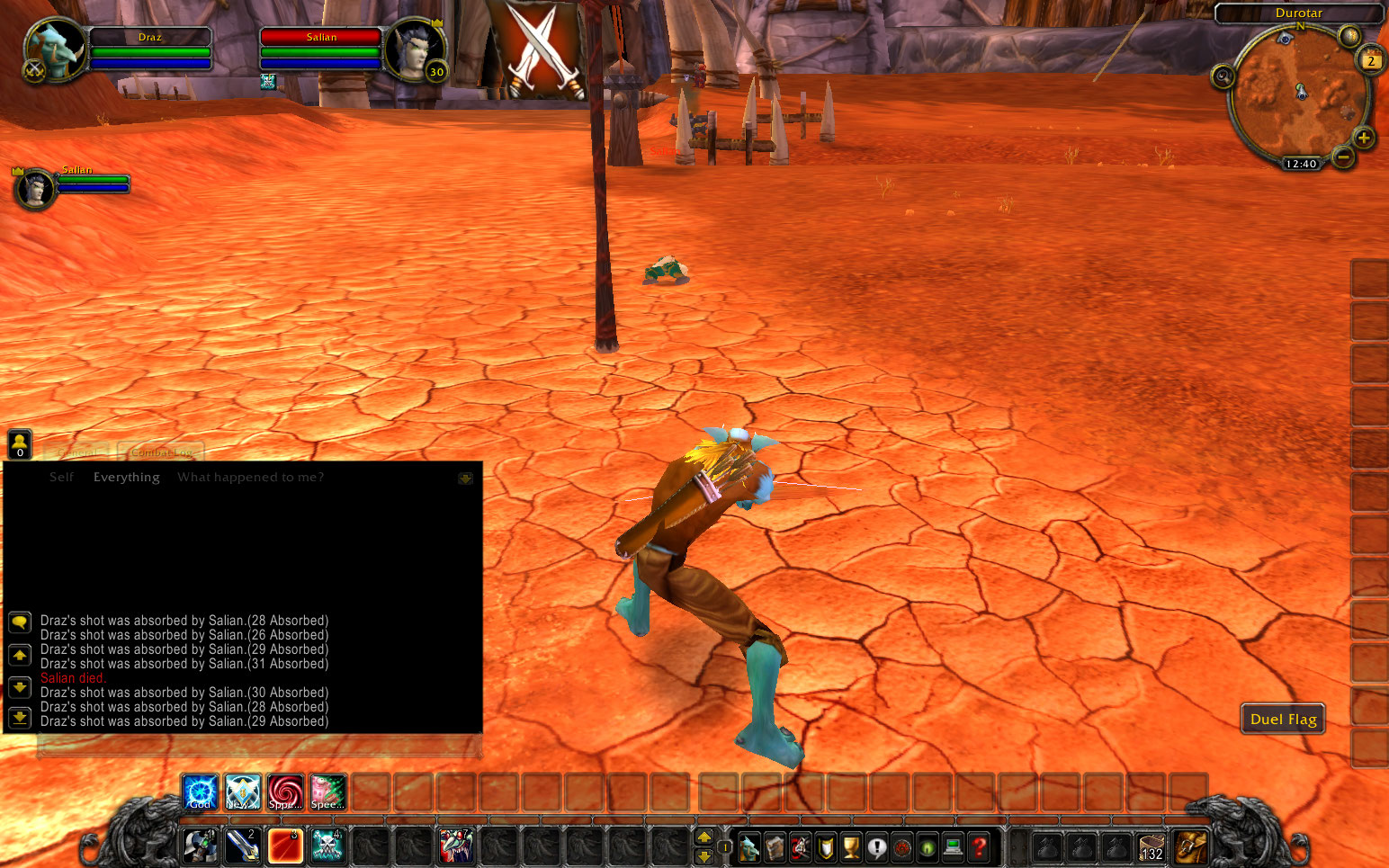Switch to the Combat Log tab

tap(162, 452)
